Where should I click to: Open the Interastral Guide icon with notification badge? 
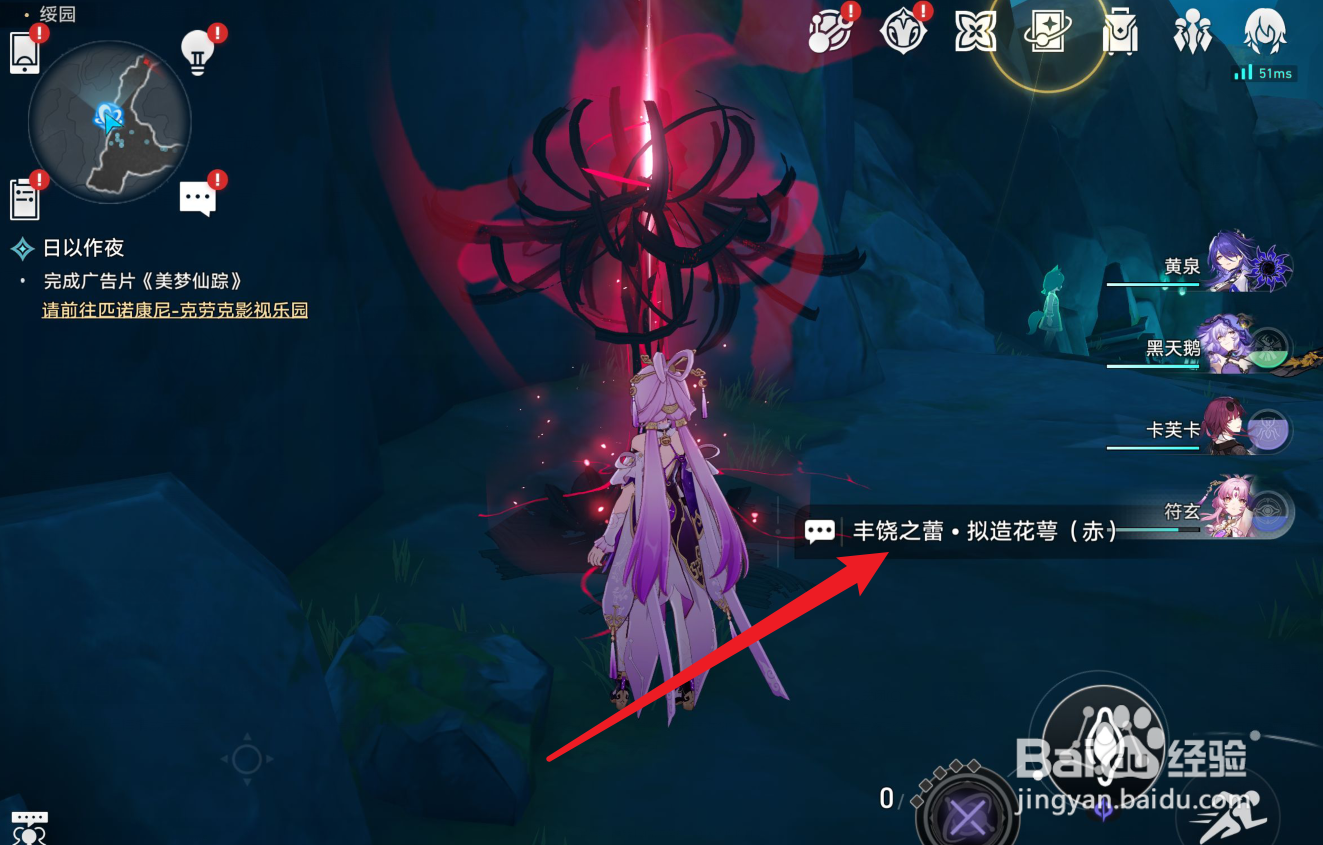point(827,30)
